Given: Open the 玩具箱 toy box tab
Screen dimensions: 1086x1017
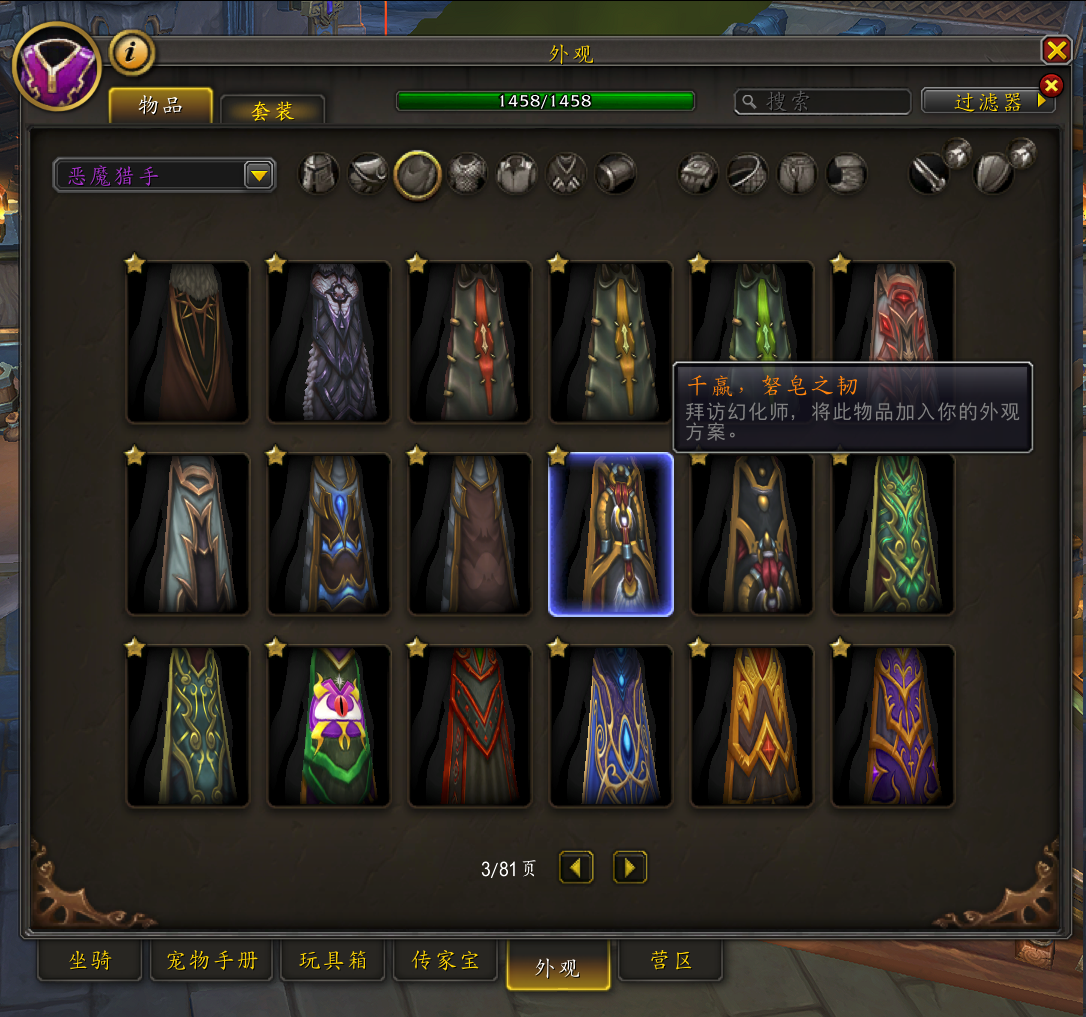Looking at the screenshot, I should [x=333, y=961].
